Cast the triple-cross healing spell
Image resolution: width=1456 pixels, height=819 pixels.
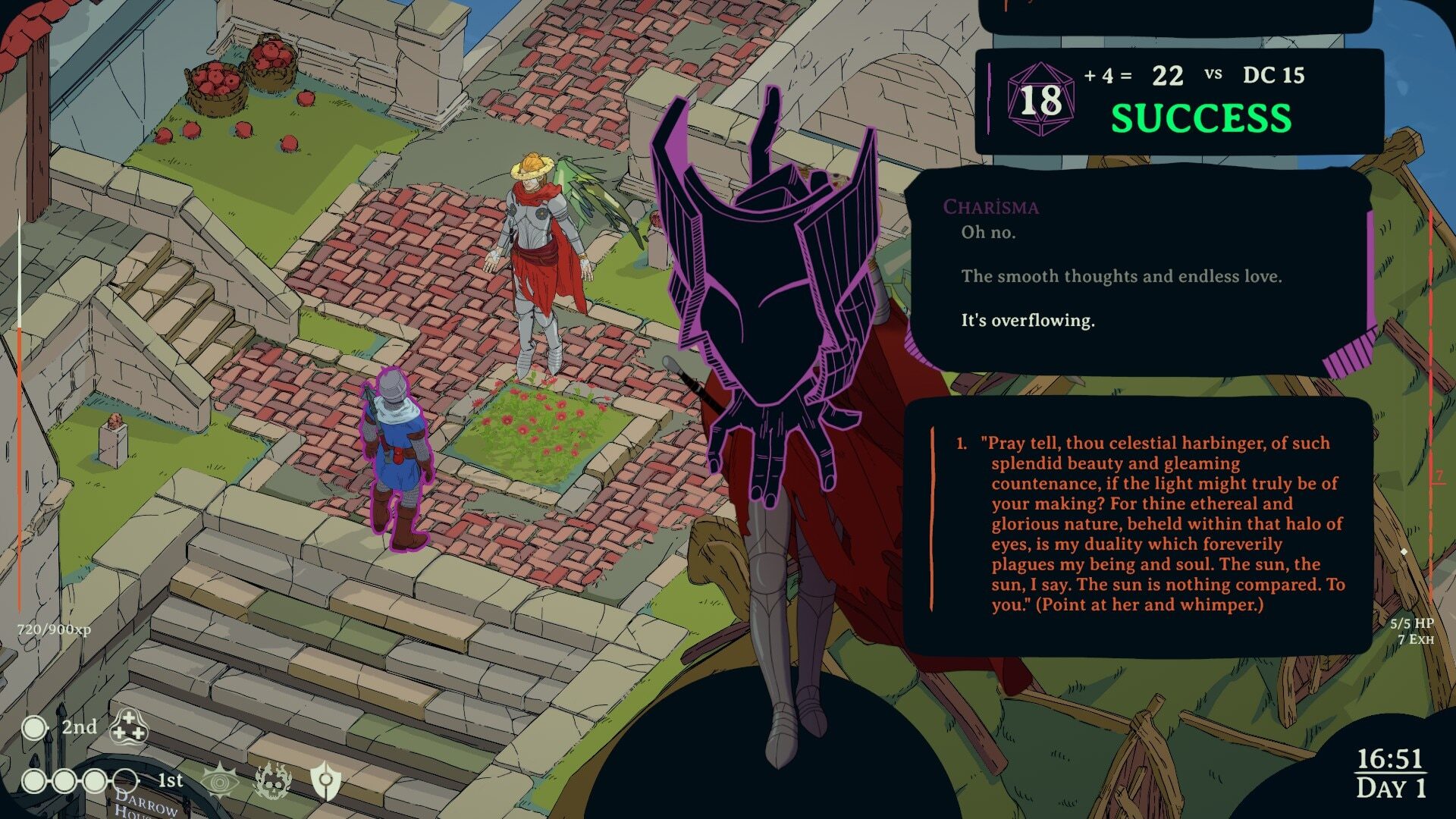click(128, 727)
